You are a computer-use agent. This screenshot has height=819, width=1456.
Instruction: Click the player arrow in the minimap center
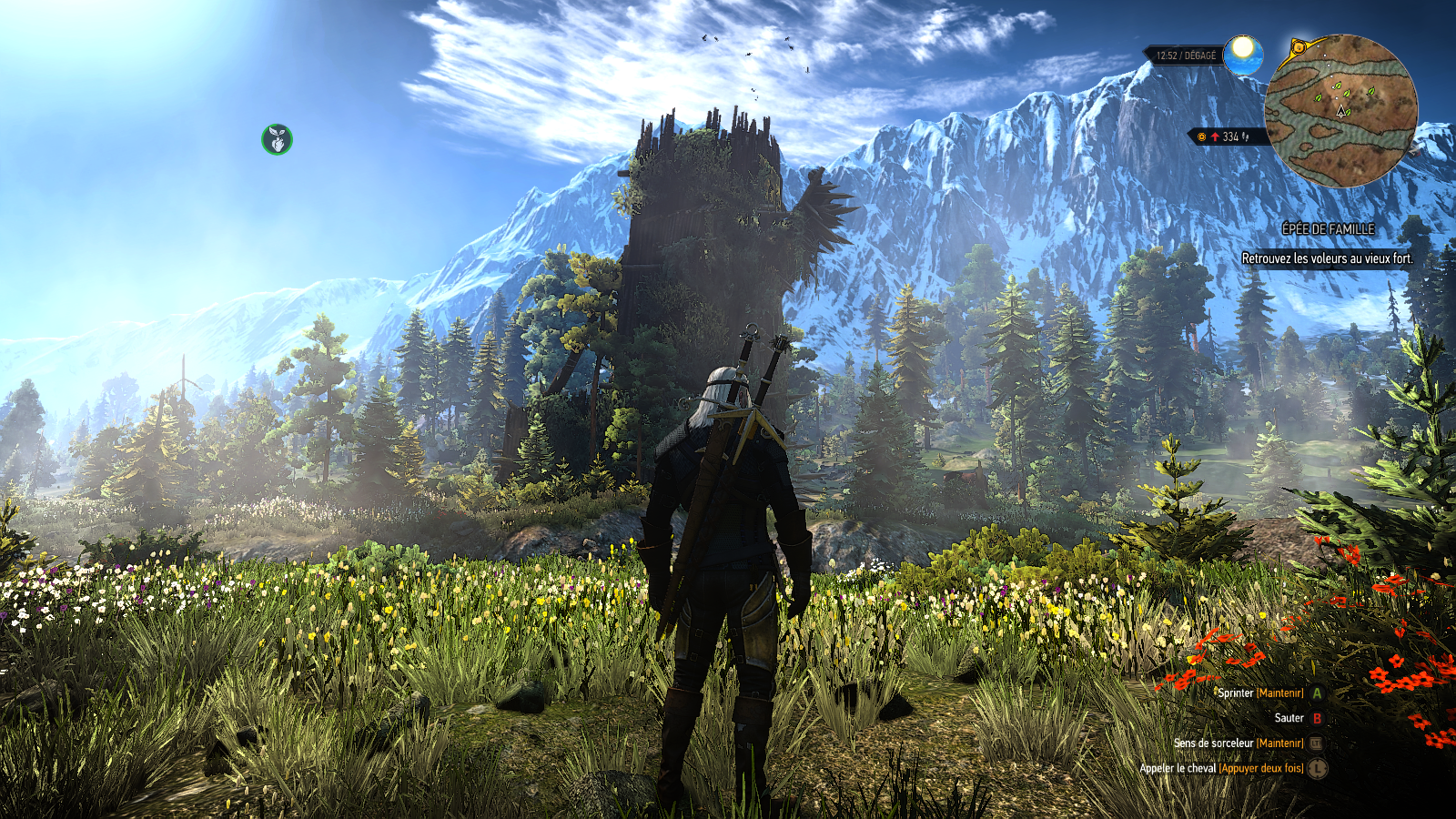point(1340,111)
